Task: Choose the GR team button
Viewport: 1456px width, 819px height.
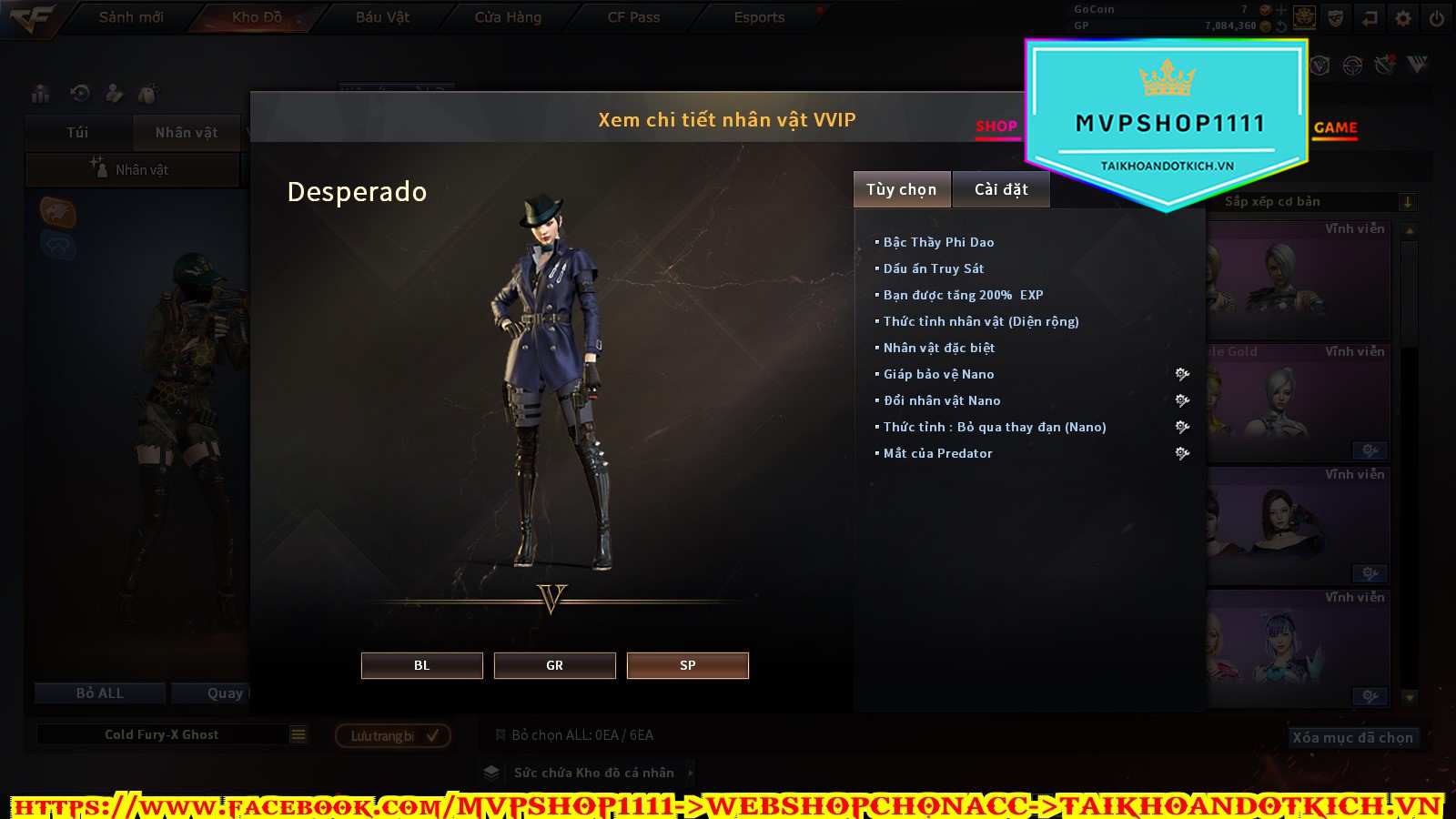Action: coord(554,665)
